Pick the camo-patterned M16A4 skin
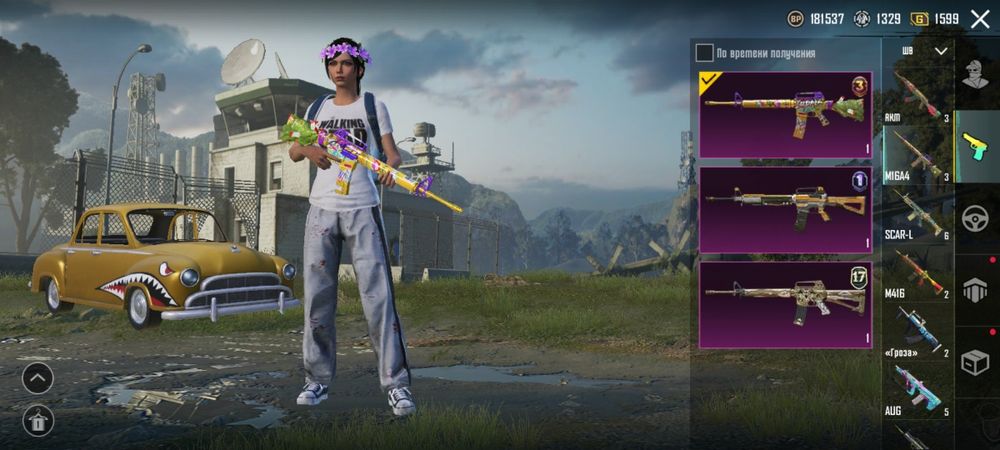The height and width of the screenshot is (450, 1000). coord(785,304)
